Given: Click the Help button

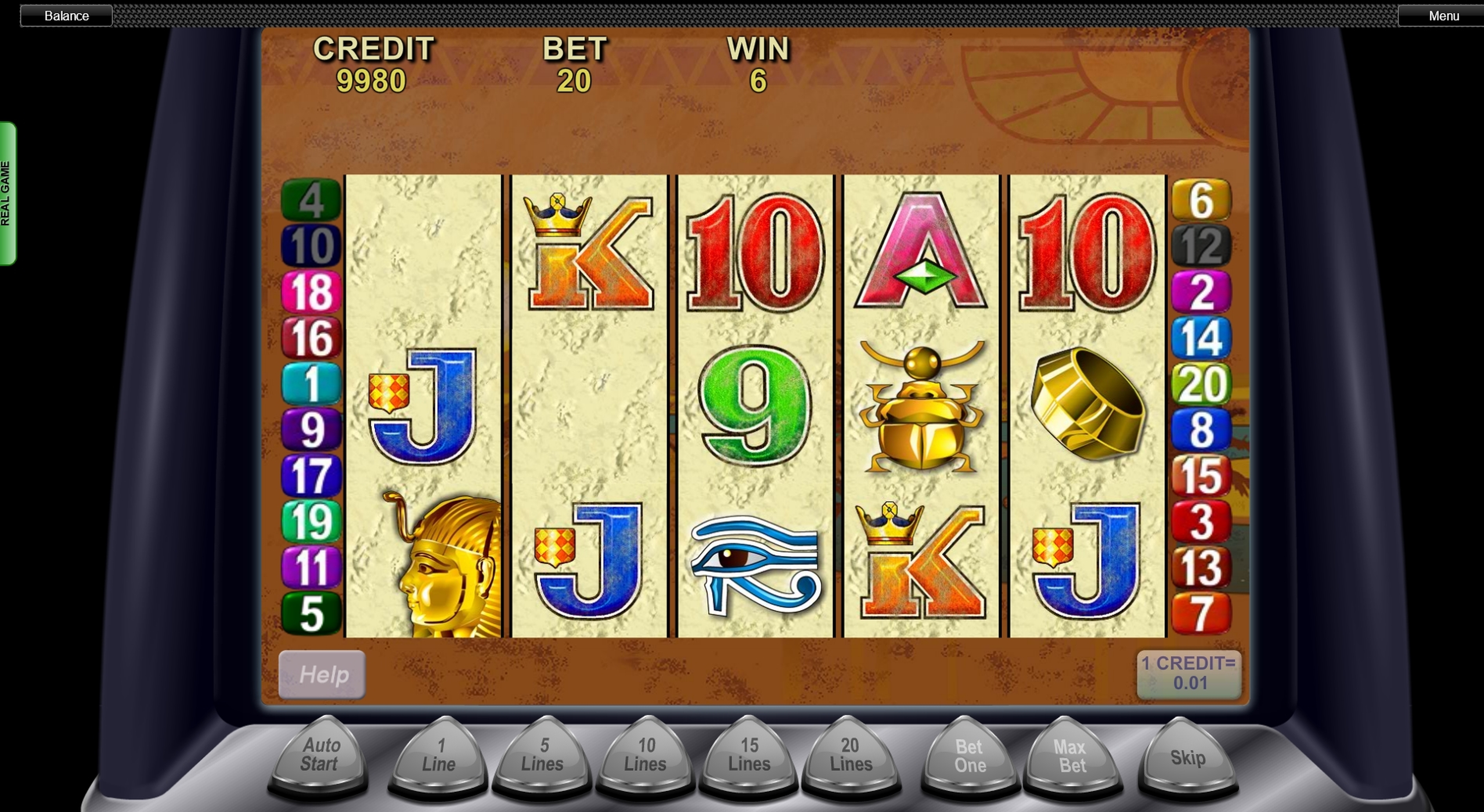Looking at the screenshot, I should pyautogui.click(x=322, y=674).
